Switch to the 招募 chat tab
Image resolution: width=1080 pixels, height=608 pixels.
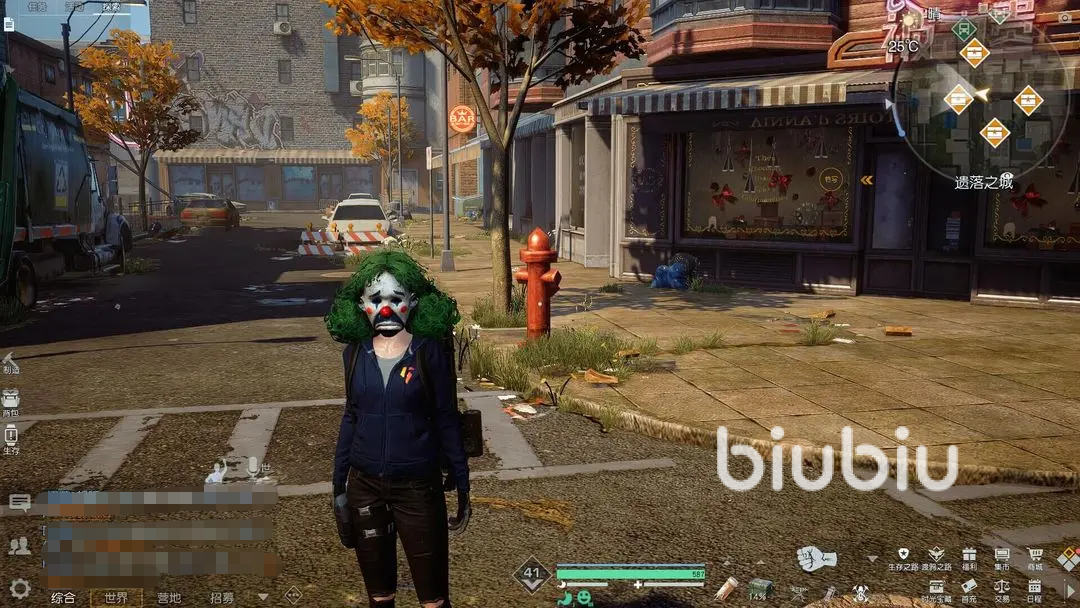point(222,598)
